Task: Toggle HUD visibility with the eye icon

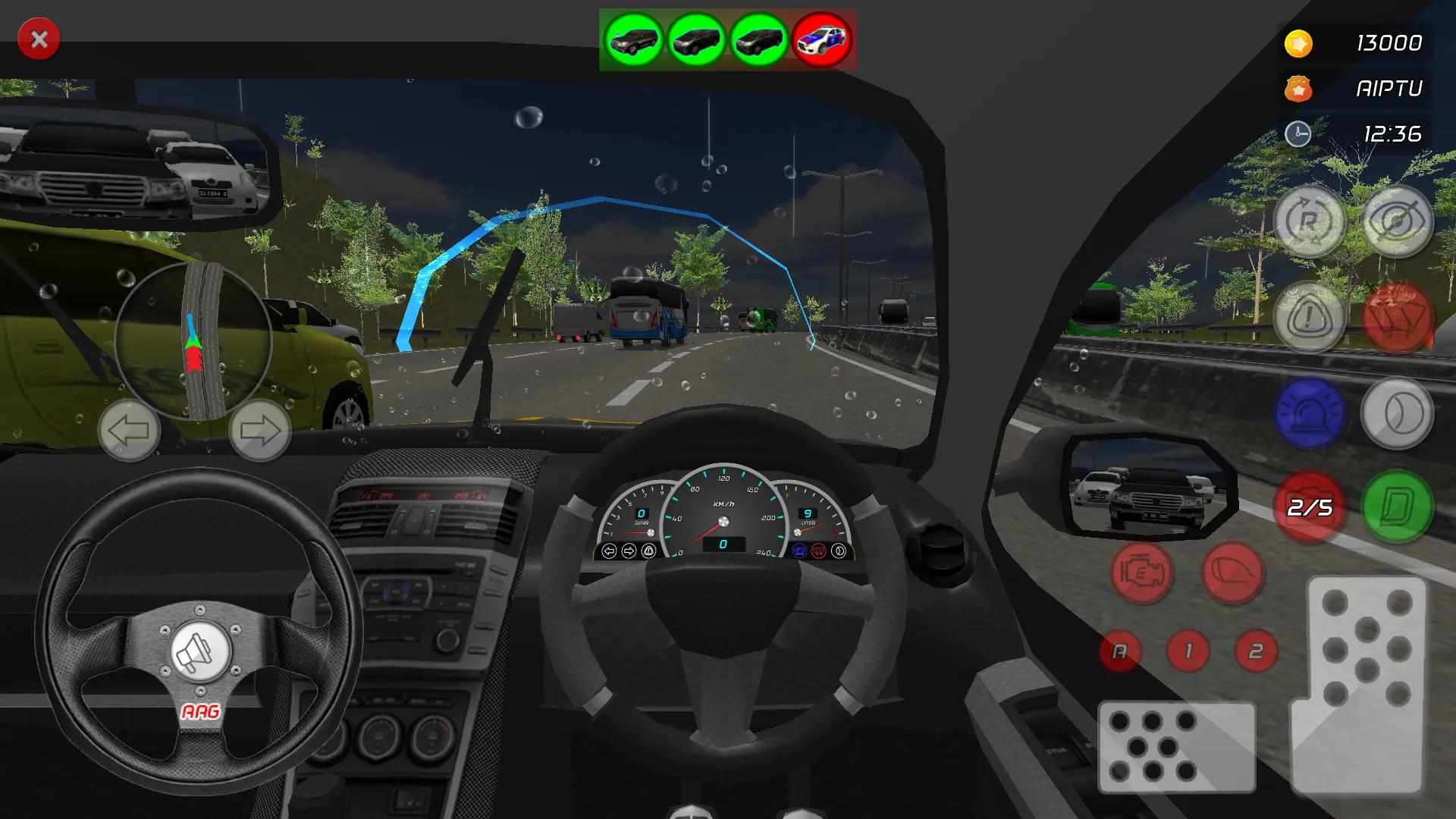Action: point(1398,224)
